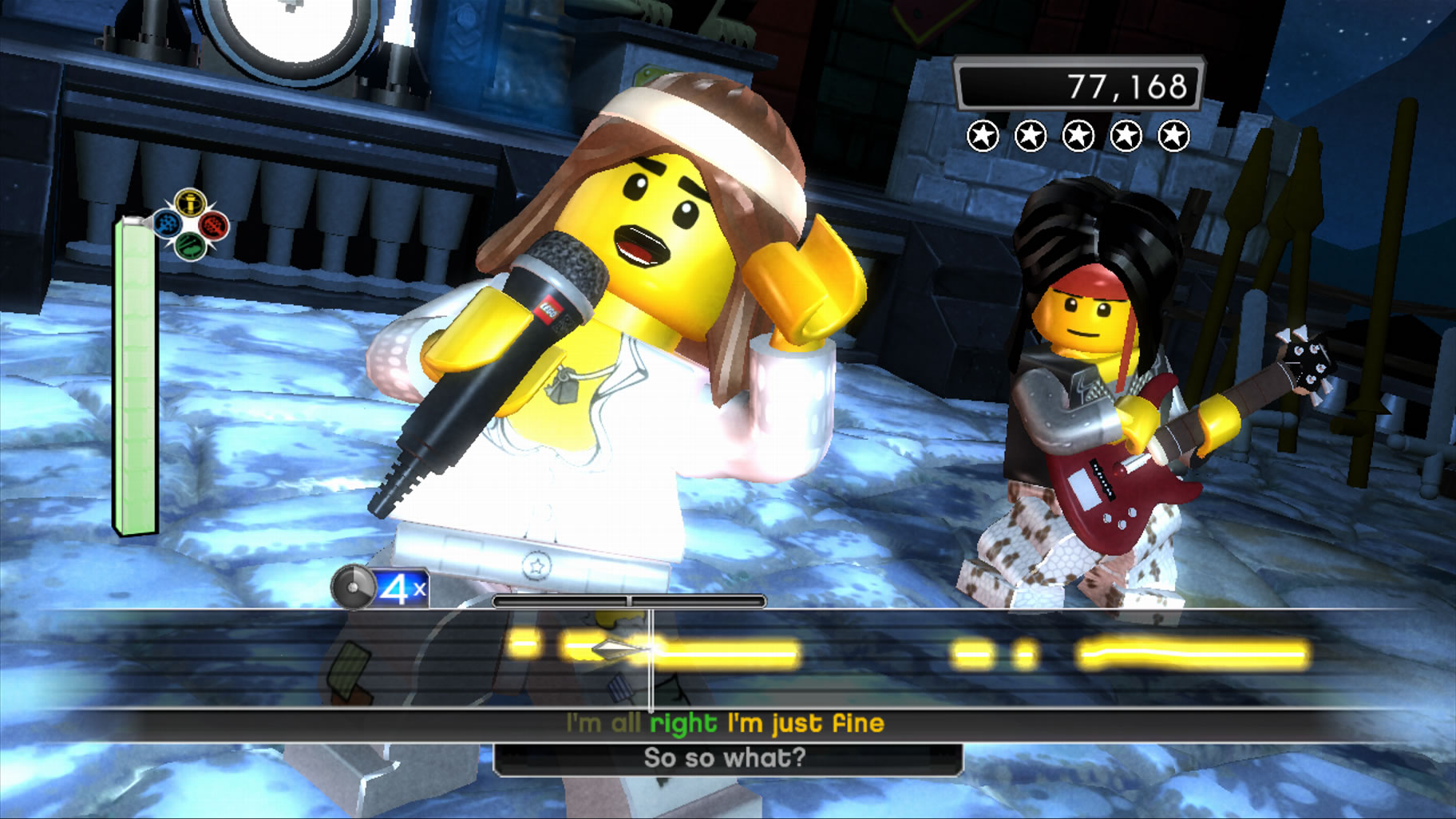Select the blue guitar headstock icon
Screen dimensions: 1456x819
(x=168, y=224)
